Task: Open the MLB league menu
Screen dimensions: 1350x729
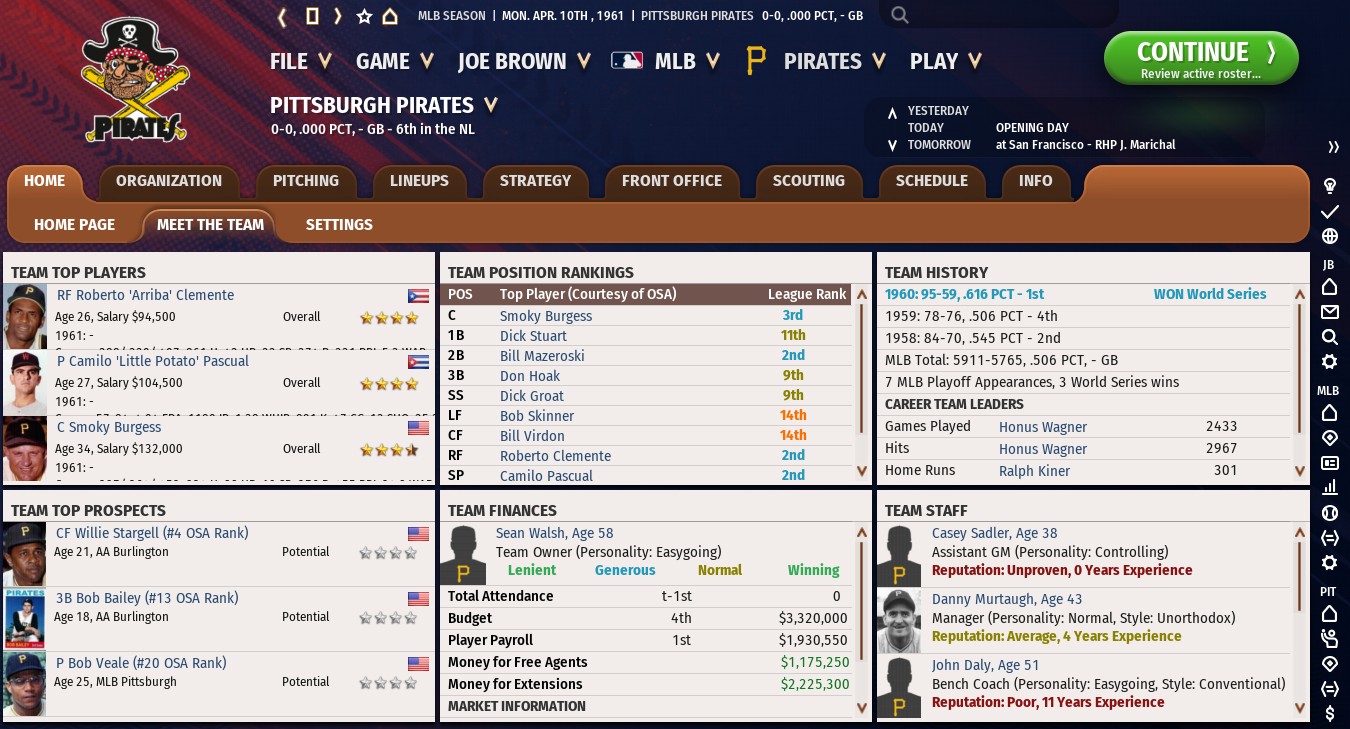Action: (667, 61)
